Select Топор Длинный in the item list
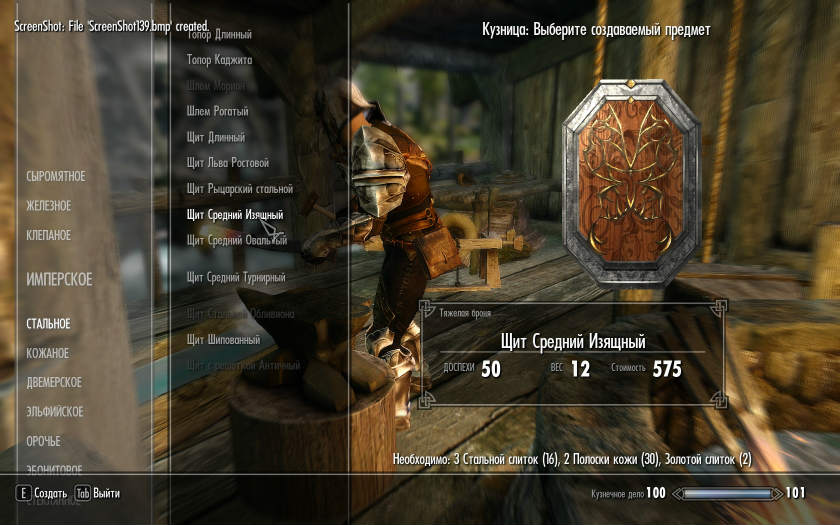 pos(219,35)
